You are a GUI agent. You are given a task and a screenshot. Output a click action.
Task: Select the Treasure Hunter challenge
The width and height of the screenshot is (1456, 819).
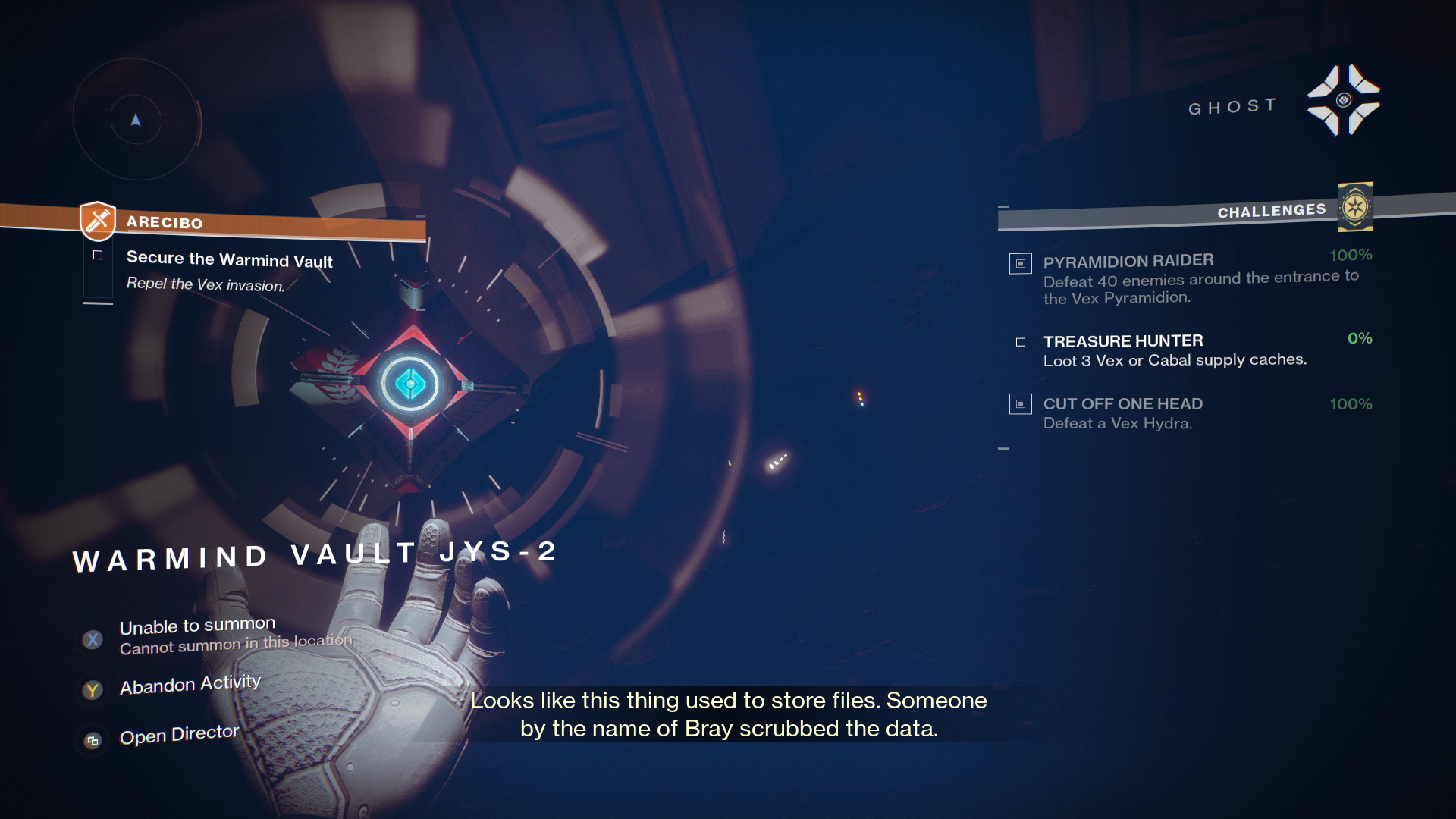[1122, 341]
